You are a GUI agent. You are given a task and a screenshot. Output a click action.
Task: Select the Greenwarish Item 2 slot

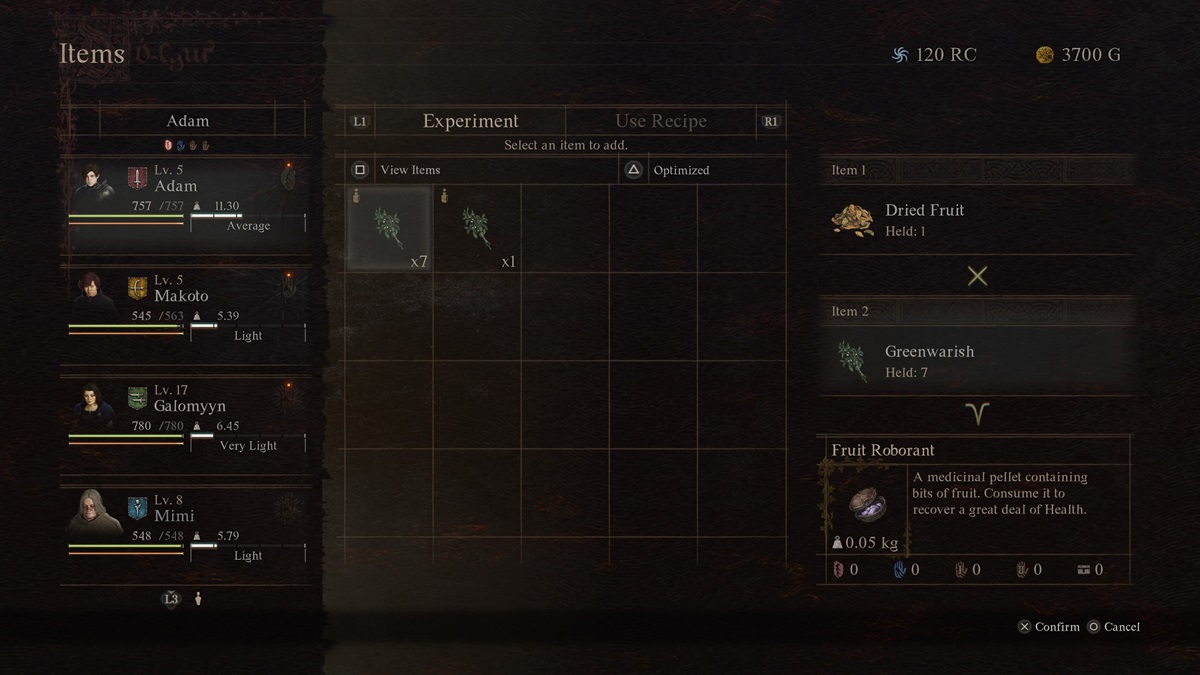click(975, 361)
